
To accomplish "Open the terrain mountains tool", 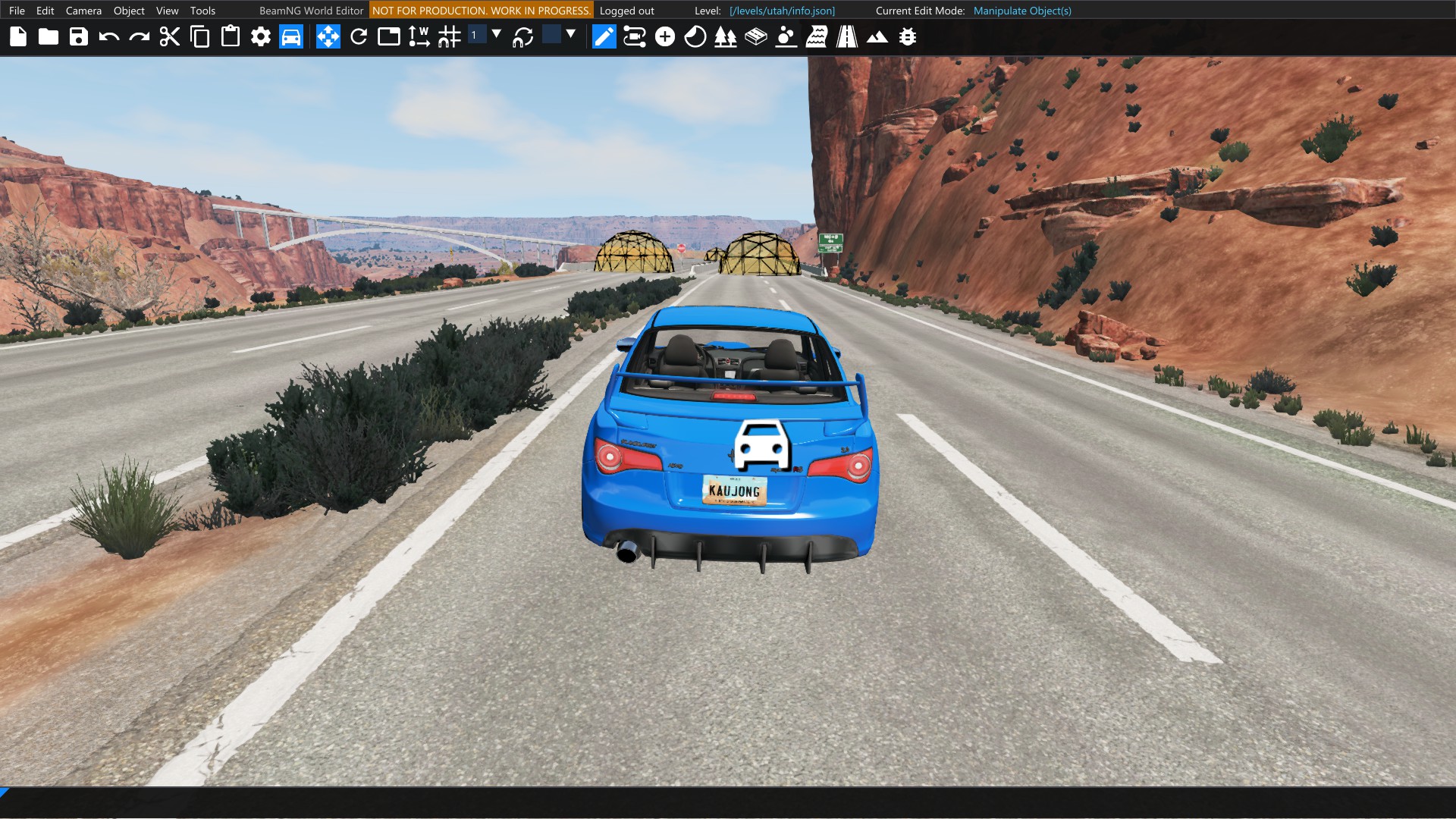I will click(x=877, y=36).
